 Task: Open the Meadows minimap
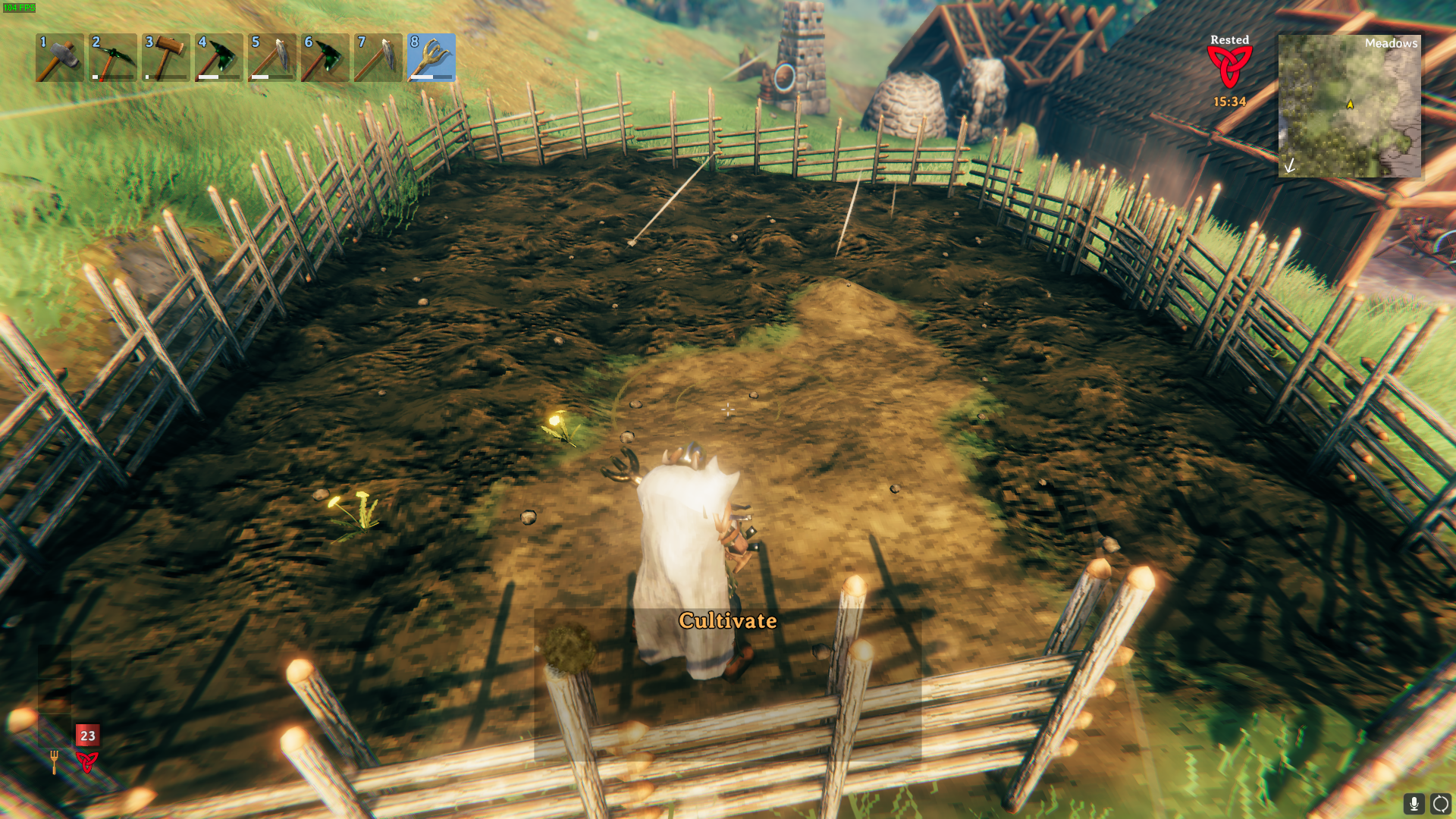pos(1349,106)
